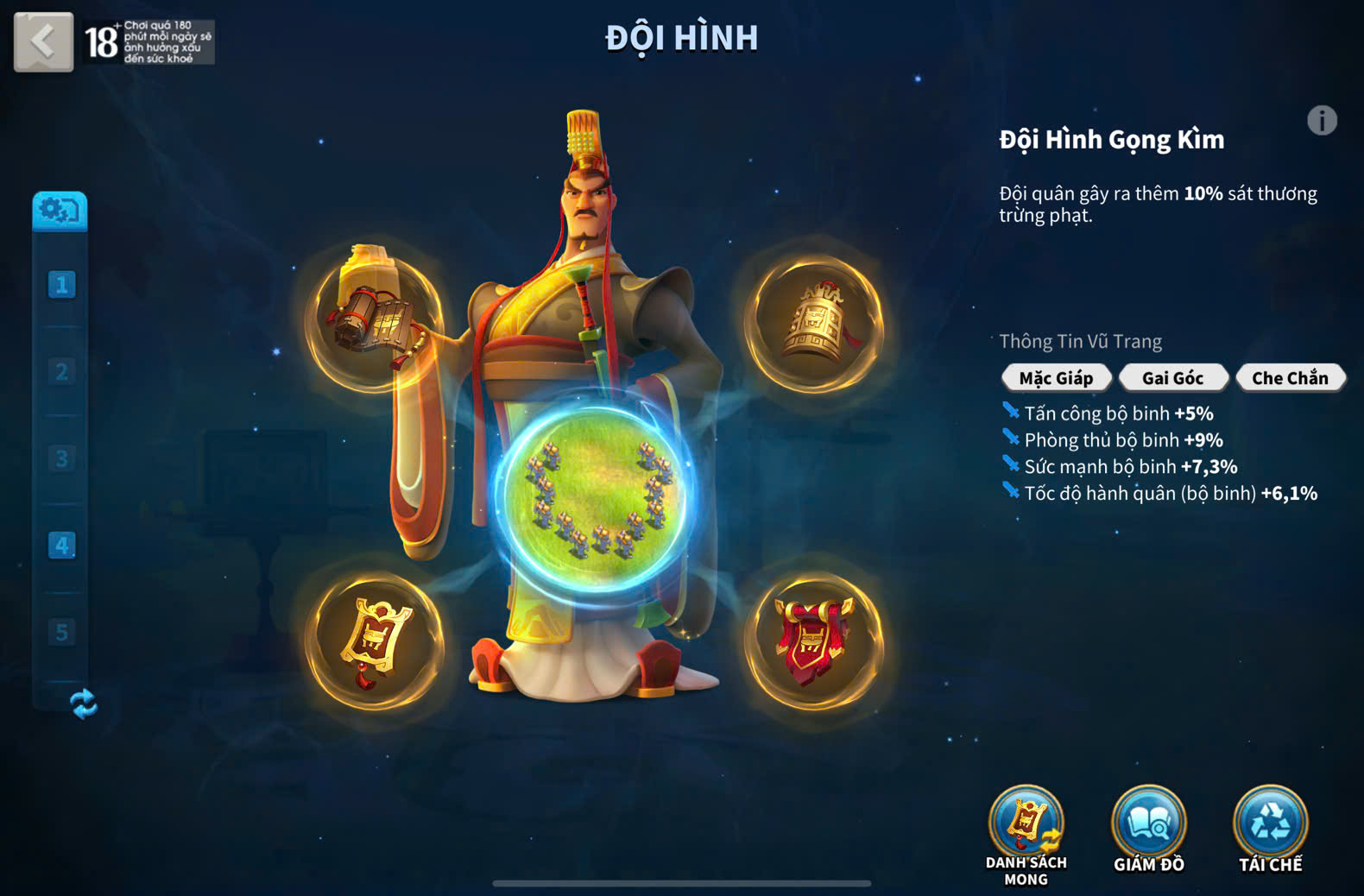Select the Gai Góc attribute tag
The height and width of the screenshot is (896, 1364).
(x=1172, y=378)
